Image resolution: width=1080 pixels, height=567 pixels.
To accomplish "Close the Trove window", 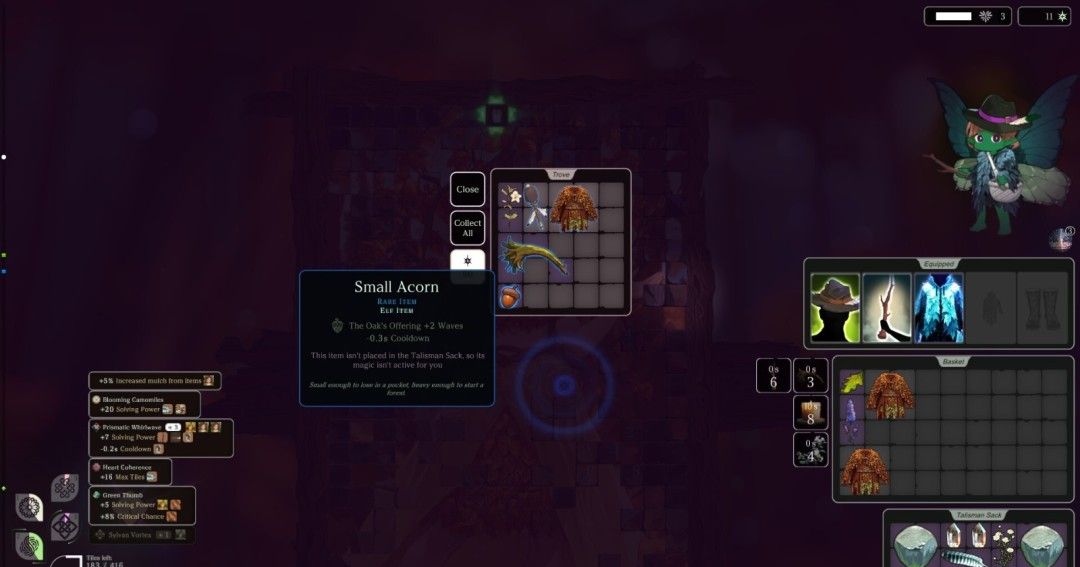I will (467, 189).
